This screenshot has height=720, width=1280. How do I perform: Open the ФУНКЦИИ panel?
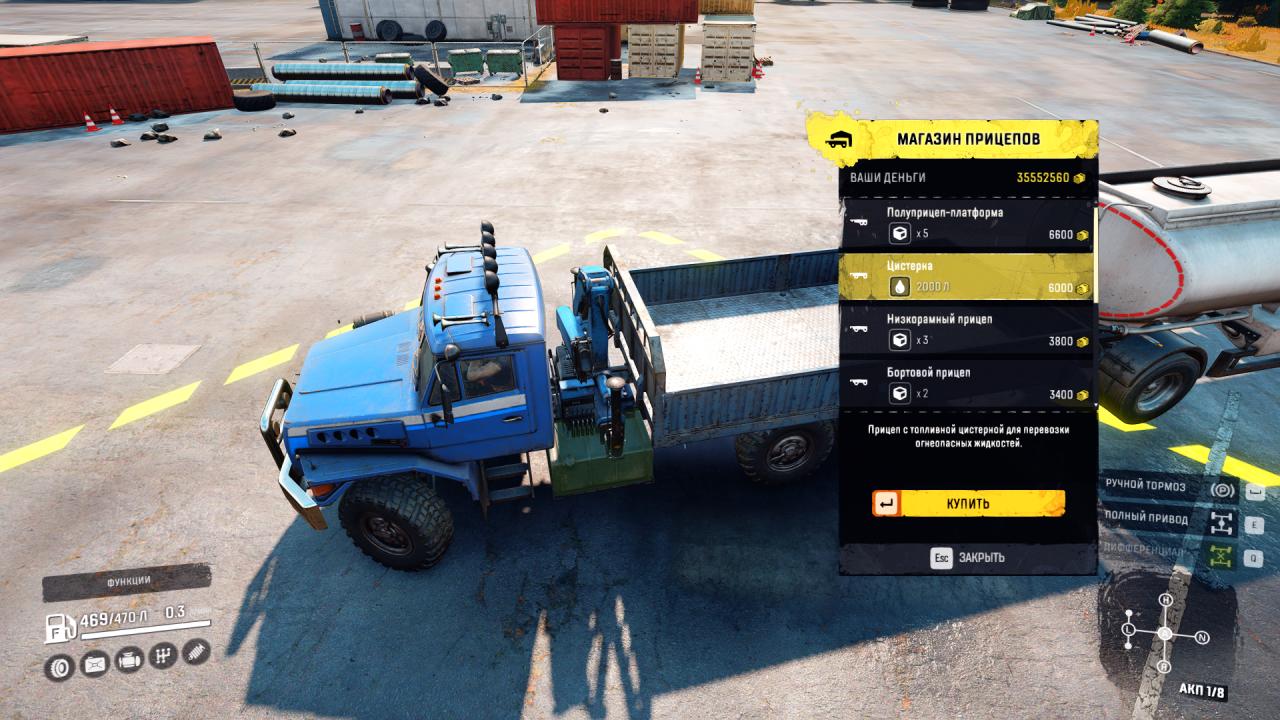point(127,581)
